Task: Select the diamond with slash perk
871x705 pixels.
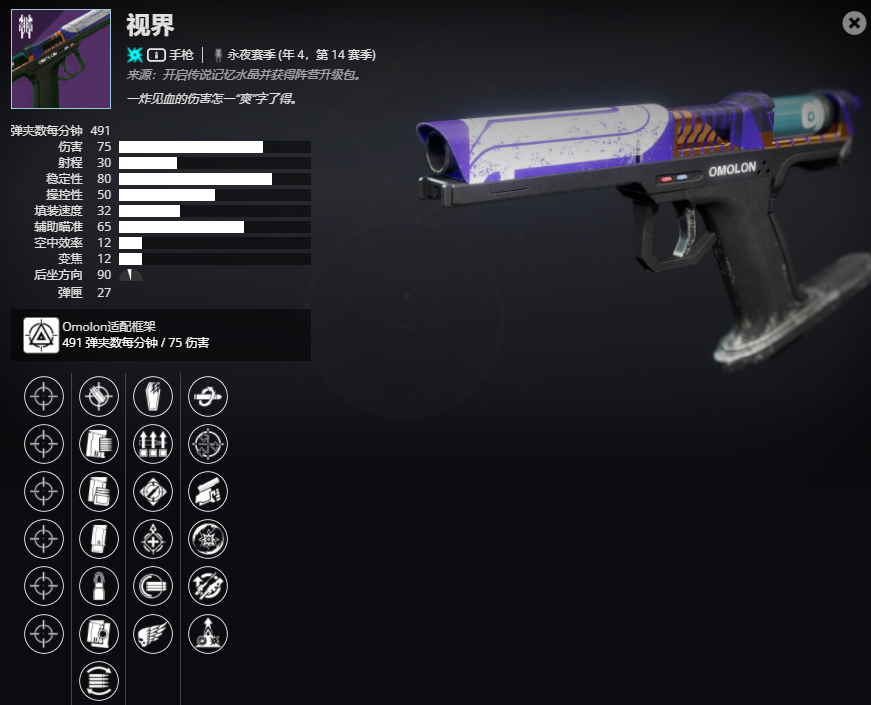Action: (153, 491)
